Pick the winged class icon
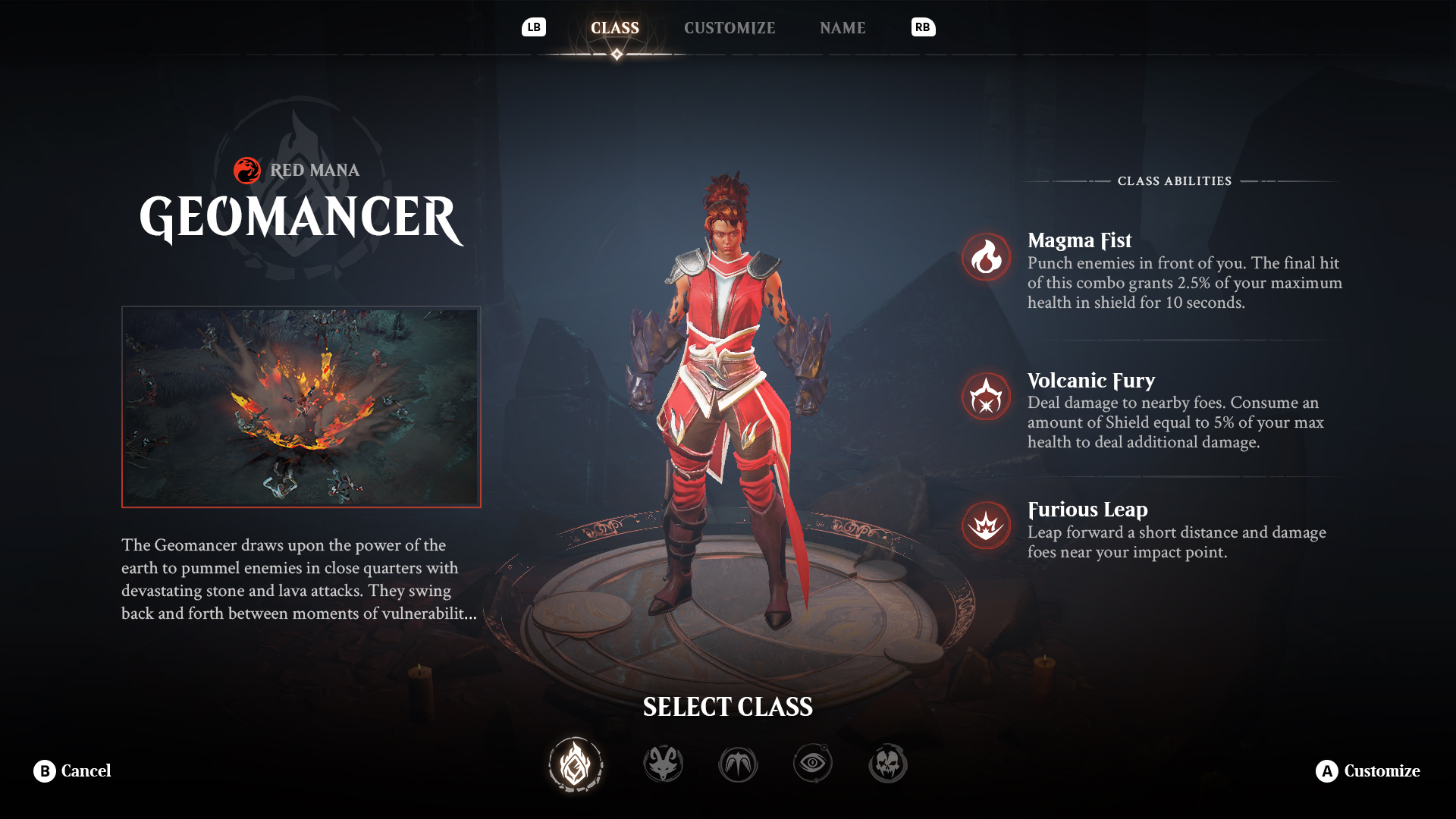 (x=738, y=764)
